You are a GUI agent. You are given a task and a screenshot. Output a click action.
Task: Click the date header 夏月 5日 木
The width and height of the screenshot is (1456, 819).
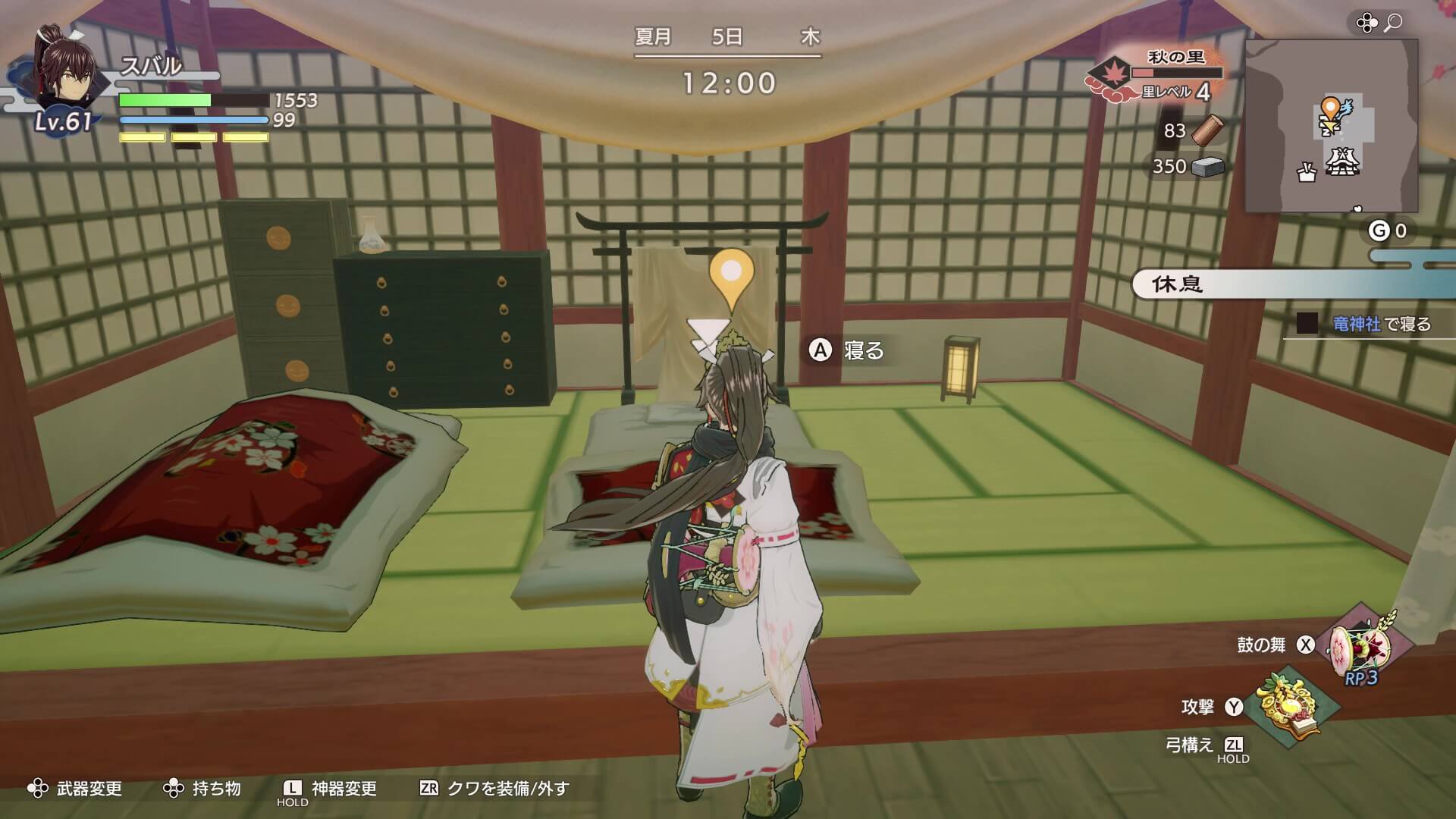point(728,34)
